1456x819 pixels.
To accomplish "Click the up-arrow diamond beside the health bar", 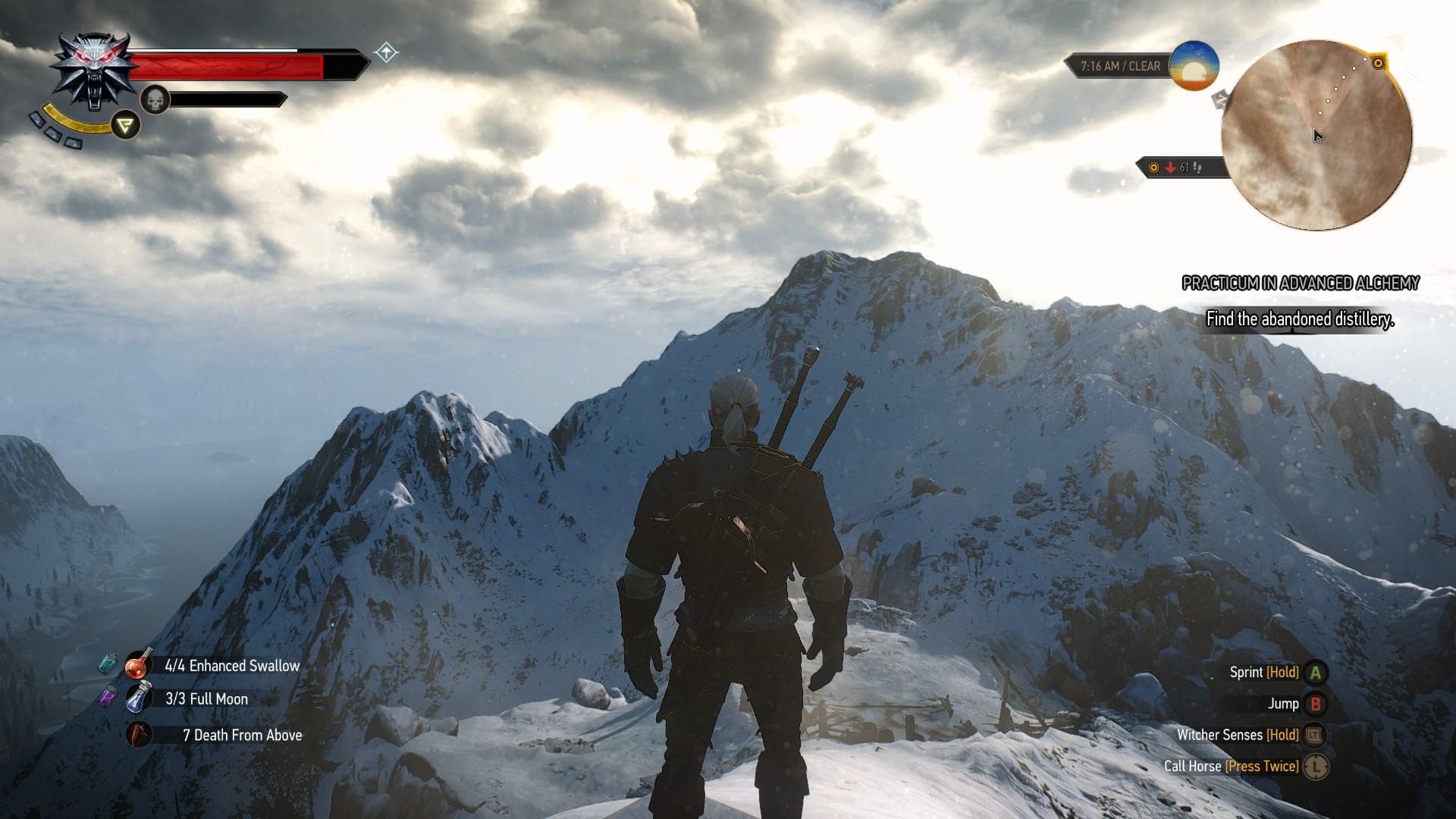I will pyautogui.click(x=386, y=52).
